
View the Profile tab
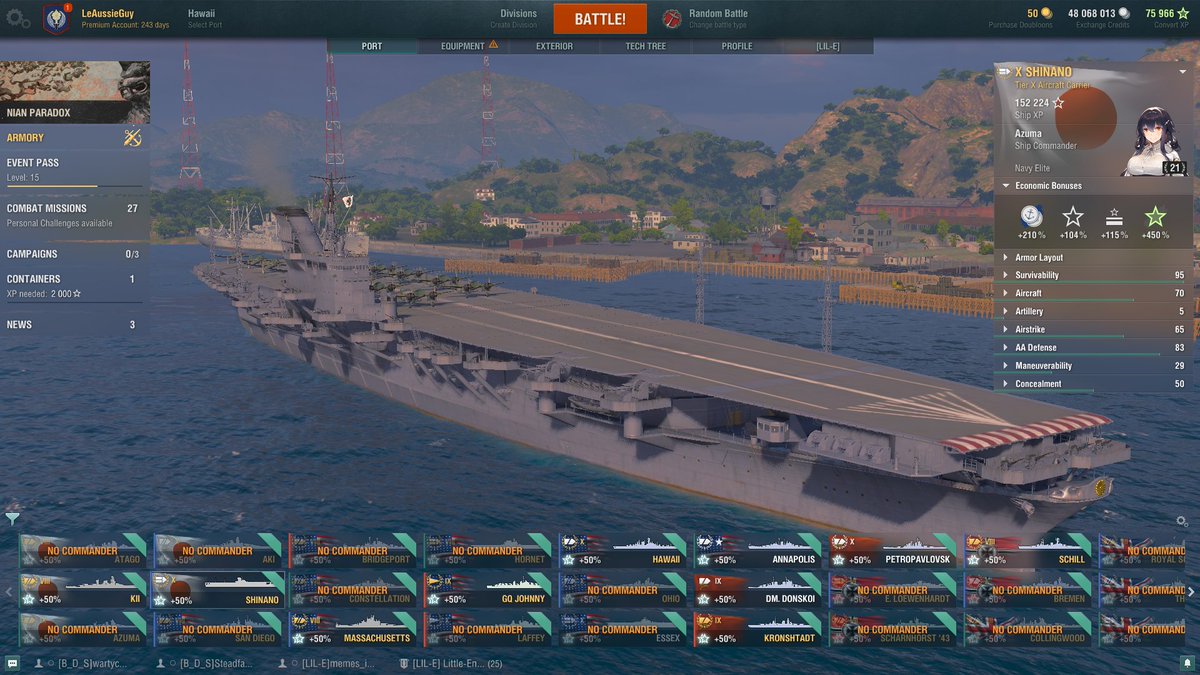(x=737, y=46)
